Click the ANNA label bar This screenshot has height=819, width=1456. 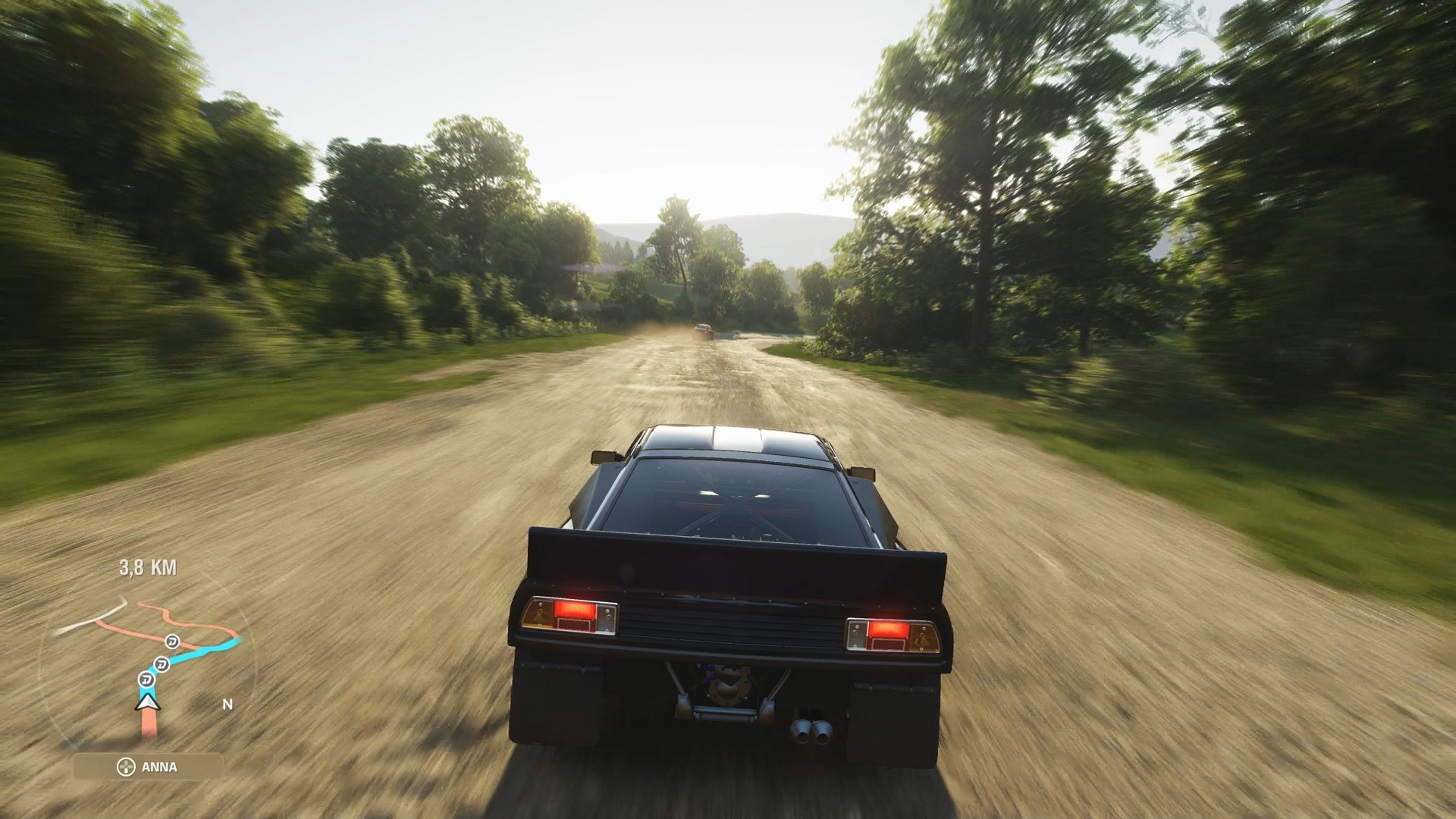point(159,766)
